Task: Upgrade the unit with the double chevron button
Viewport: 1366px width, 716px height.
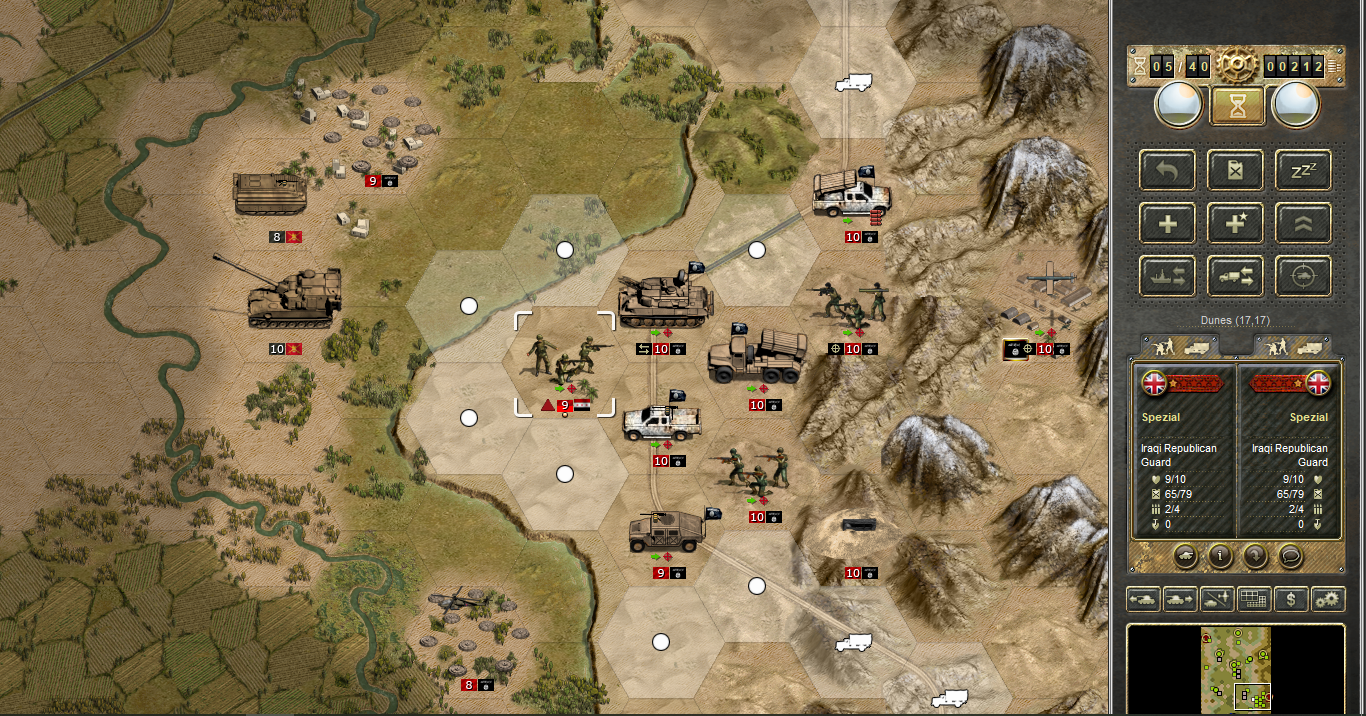Action: 1303,224
